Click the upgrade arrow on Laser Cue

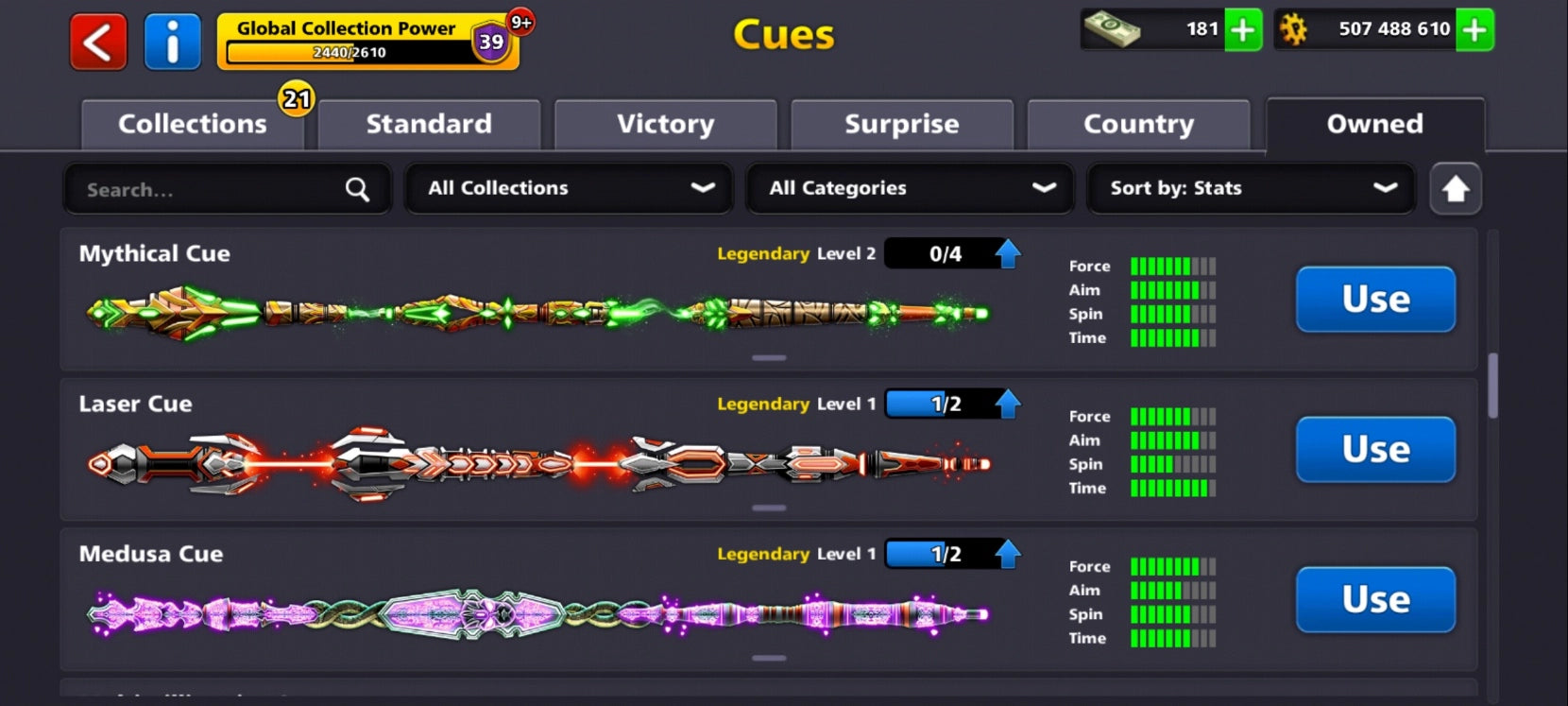(x=1007, y=403)
